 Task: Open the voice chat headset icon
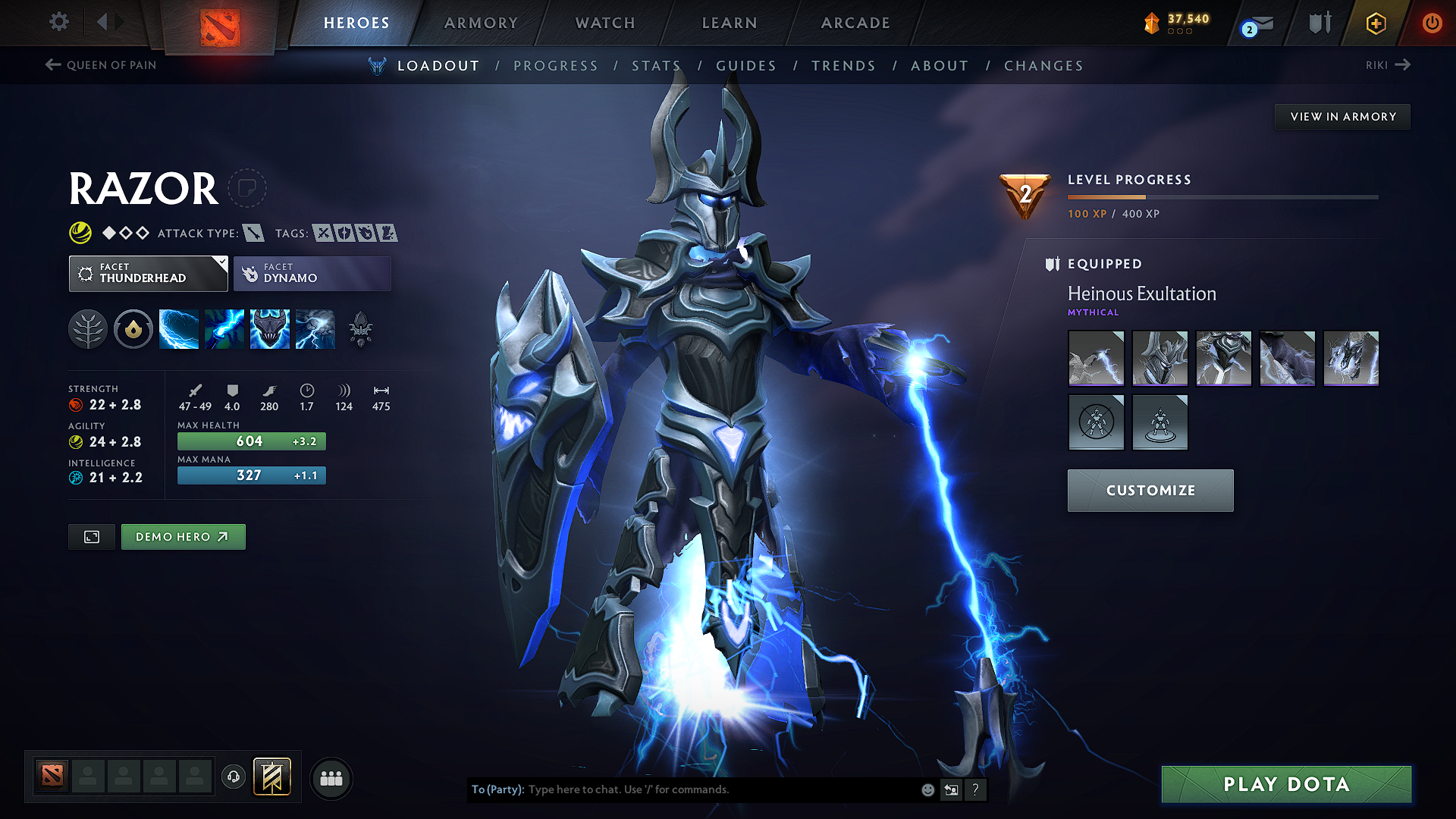(x=234, y=777)
